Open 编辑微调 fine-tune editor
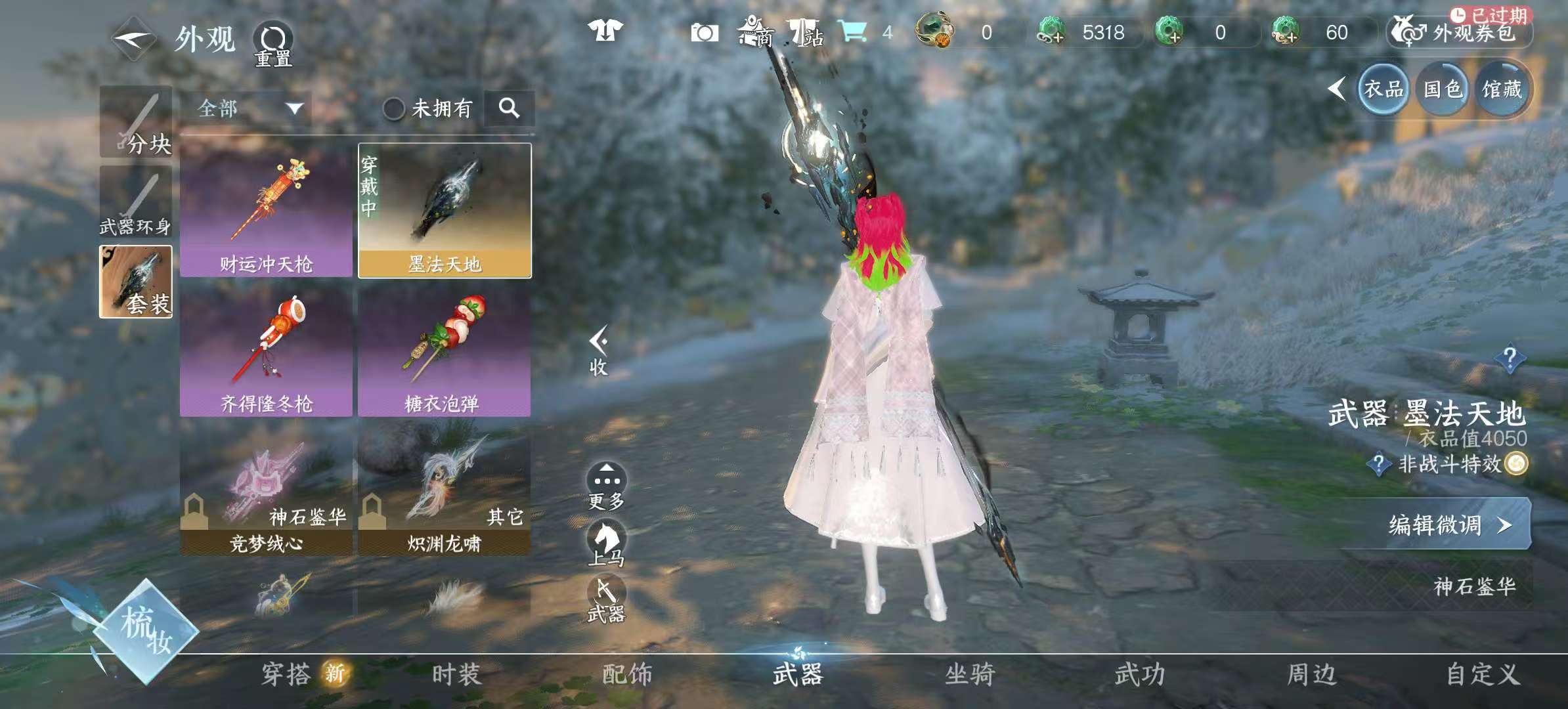1568x709 pixels. pos(1445,525)
